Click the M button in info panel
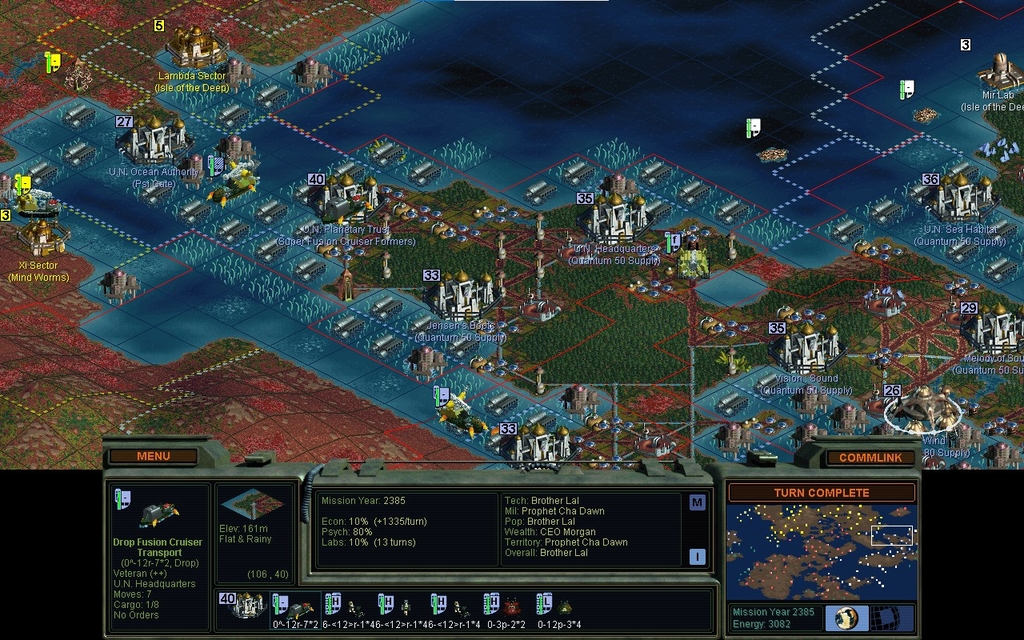The image size is (1024, 640). coord(697,503)
